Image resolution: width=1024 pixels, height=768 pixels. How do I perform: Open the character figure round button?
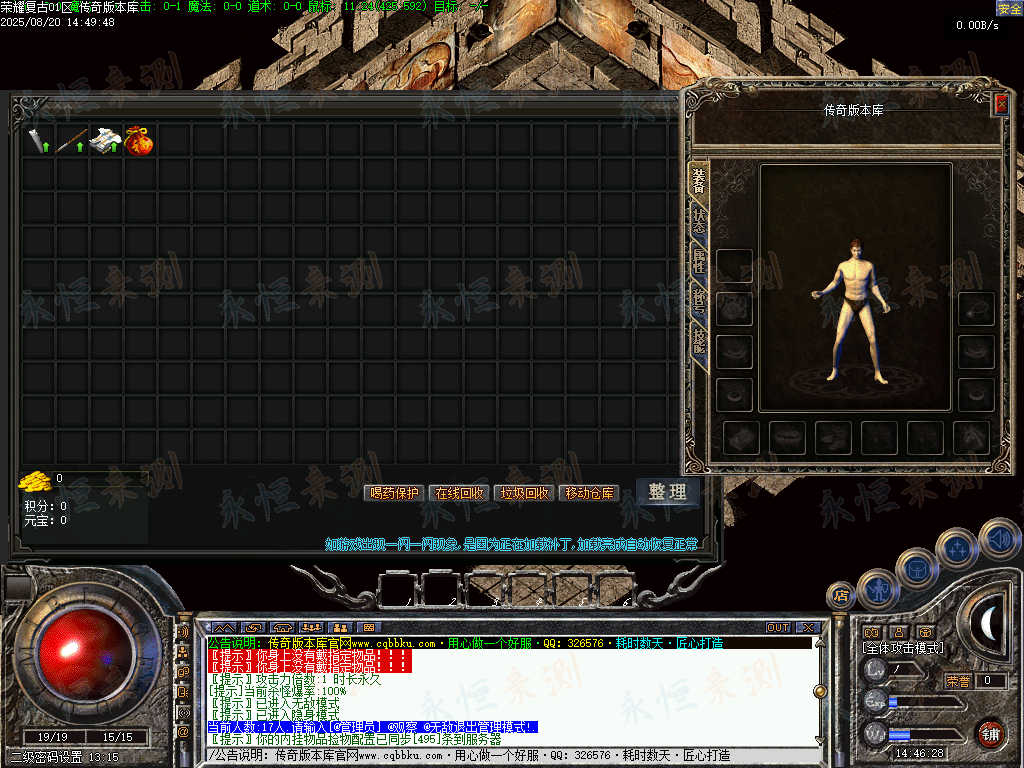[877, 589]
